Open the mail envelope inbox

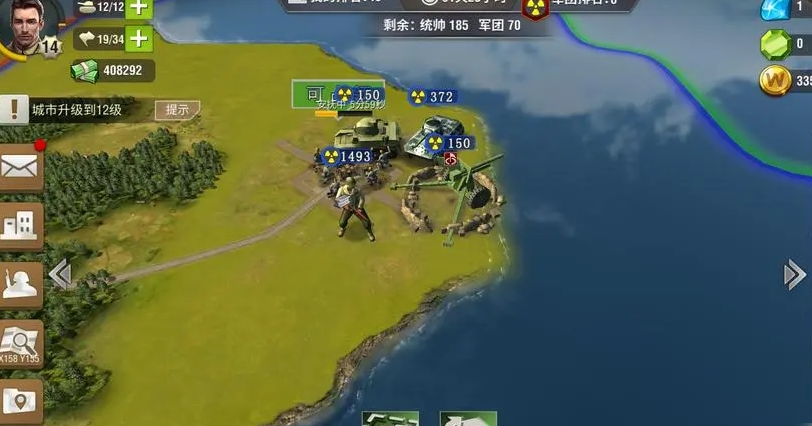21,167
